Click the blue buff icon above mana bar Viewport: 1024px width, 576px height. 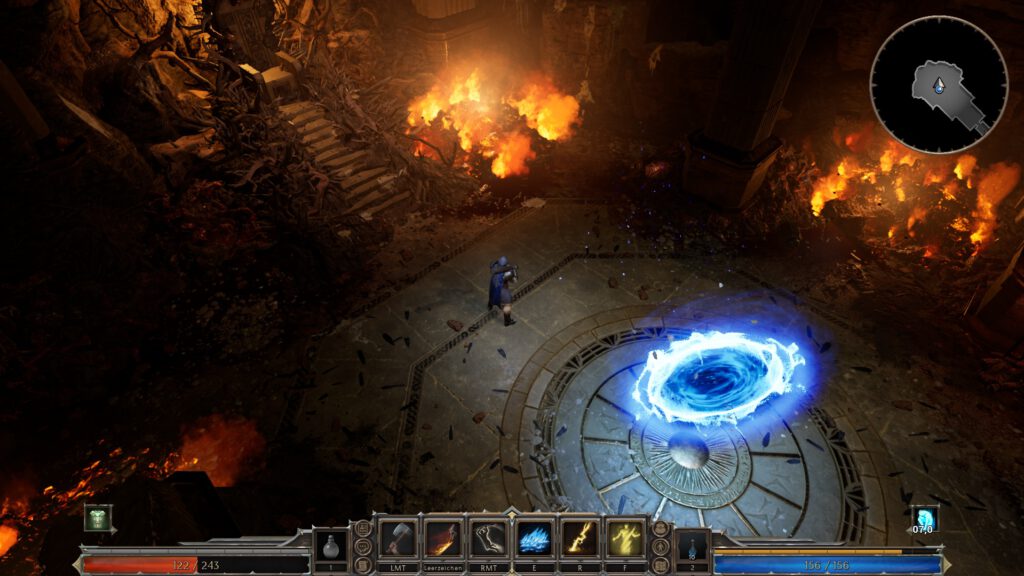click(x=924, y=518)
